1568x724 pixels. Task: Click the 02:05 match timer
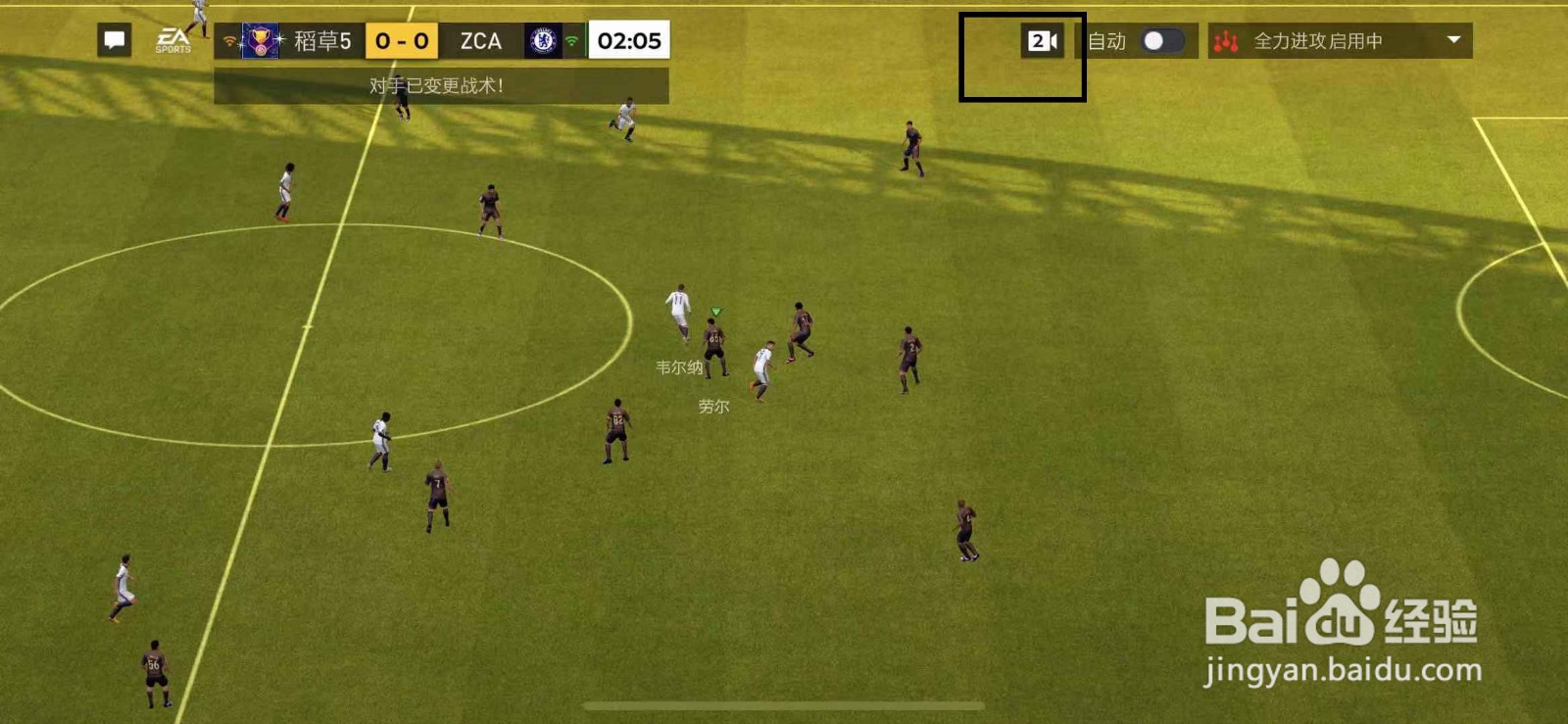tap(627, 41)
